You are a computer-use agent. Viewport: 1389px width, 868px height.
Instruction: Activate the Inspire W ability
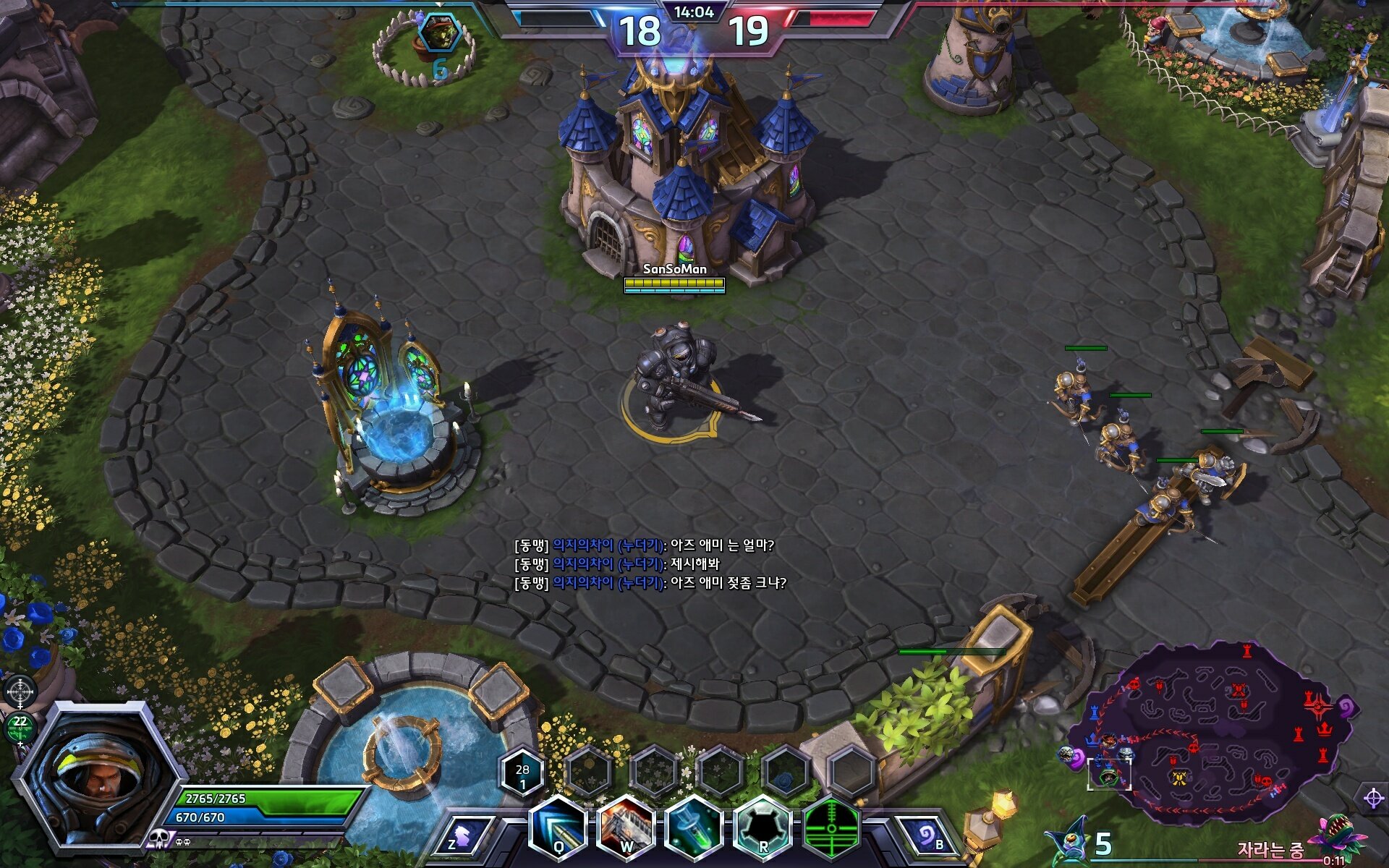pos(626,829)
